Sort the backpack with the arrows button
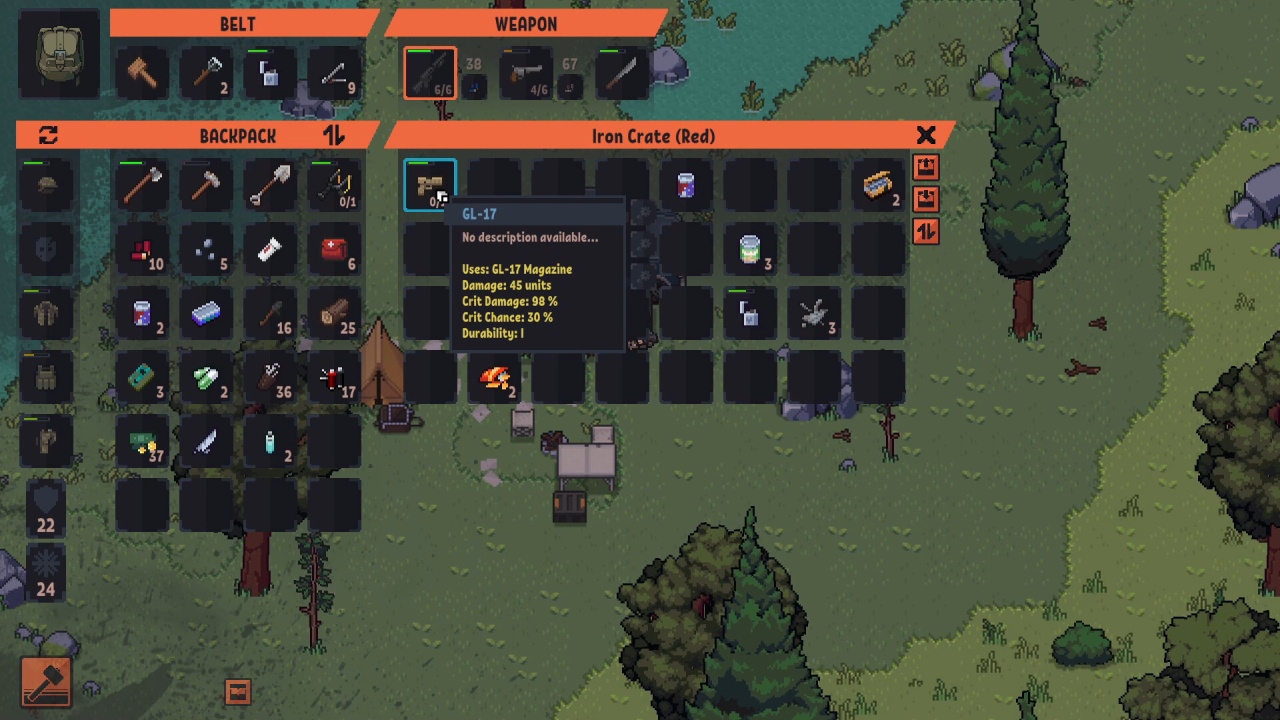 334,135
